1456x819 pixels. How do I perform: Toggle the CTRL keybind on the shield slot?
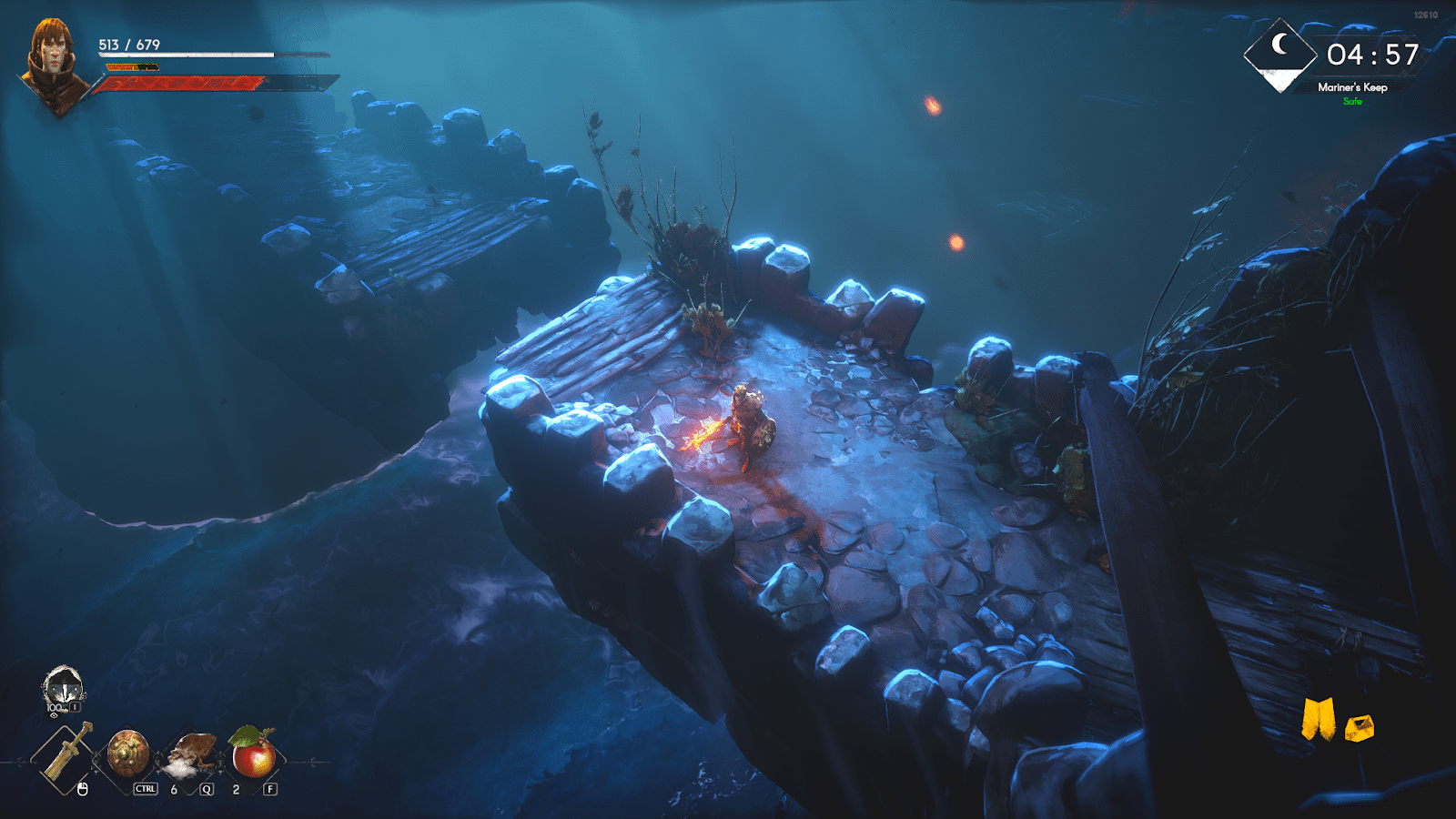(x=145, y=787)
